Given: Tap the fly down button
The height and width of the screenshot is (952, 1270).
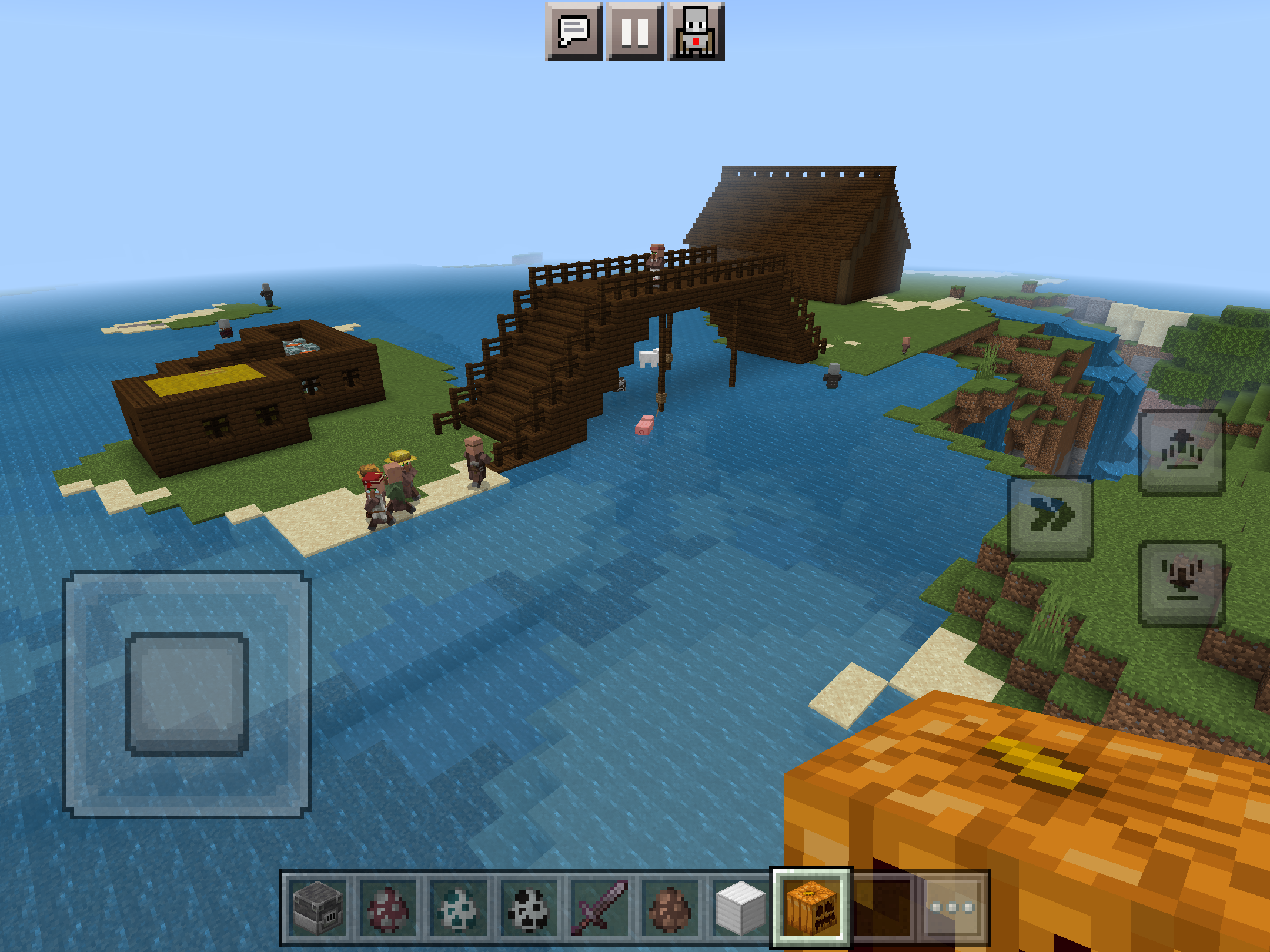Looking at the screenshot, I should [1182, 583].
